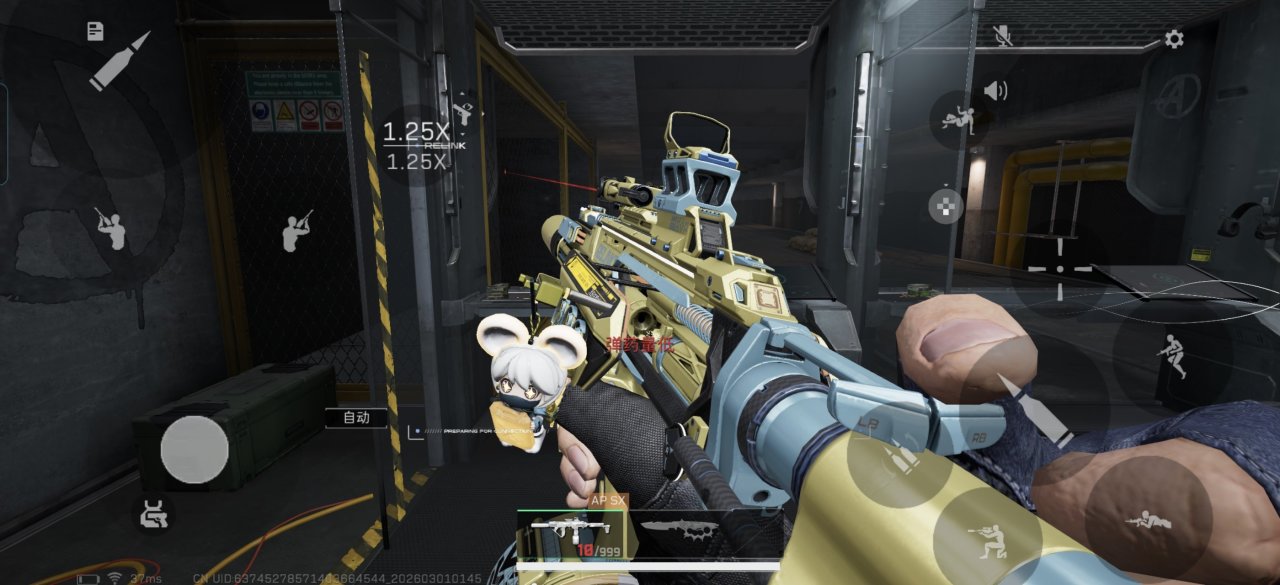Tap the soldier aiming-left lean icon

[110, 228]
